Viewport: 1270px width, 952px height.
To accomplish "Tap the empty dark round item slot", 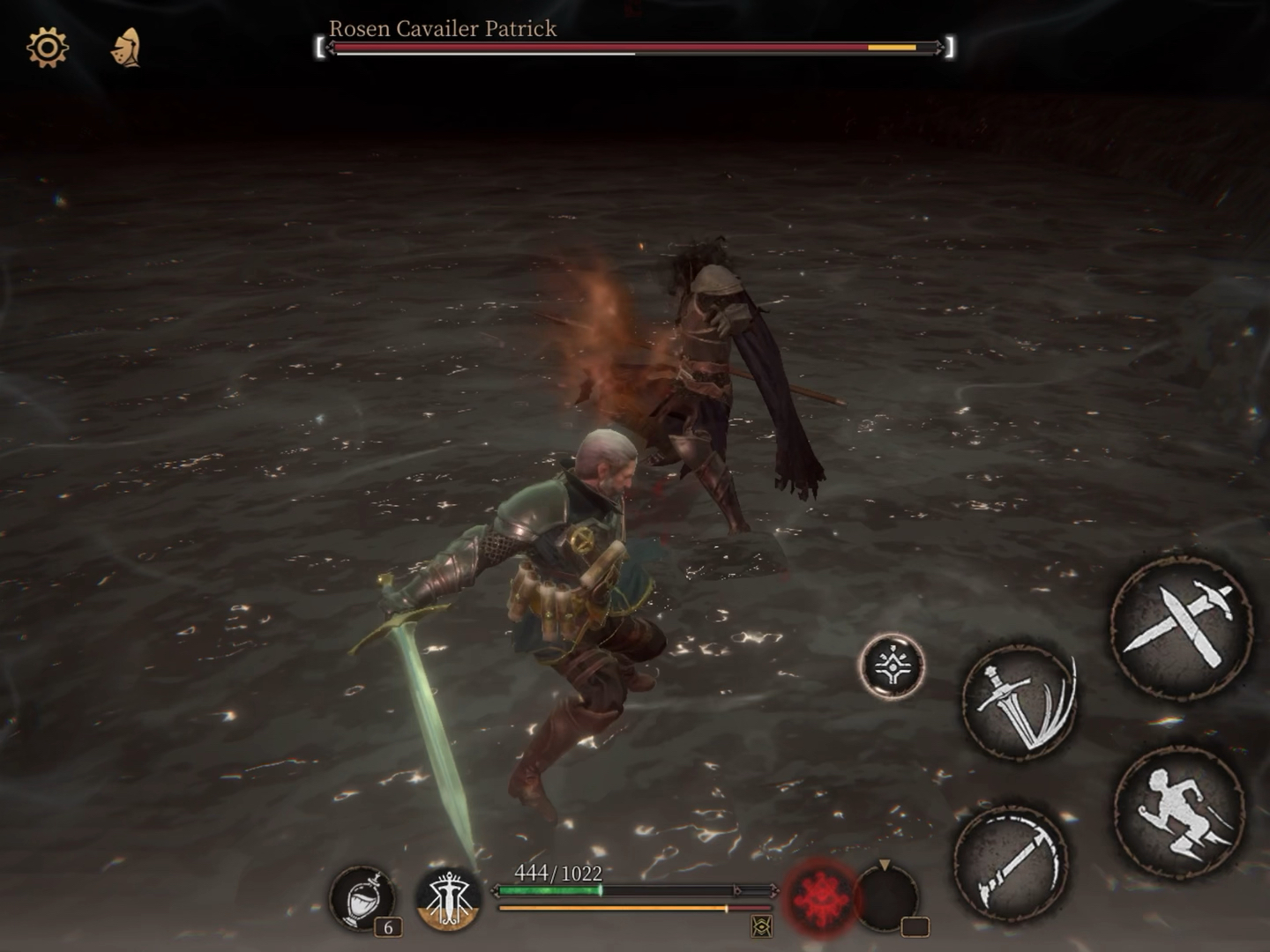I will (885, 897).
